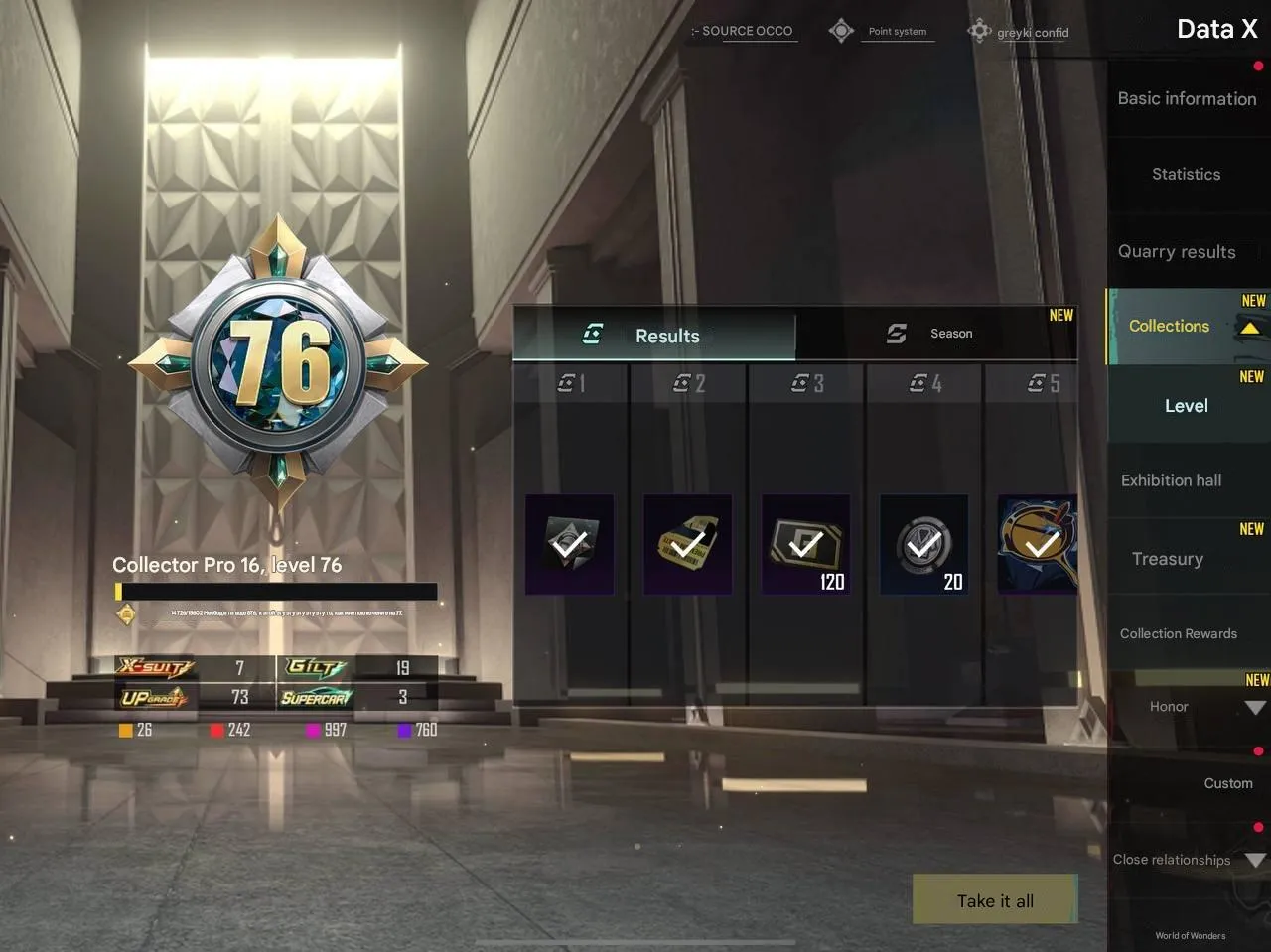Click the greyki confid settings icon
The height and width of the screenshot is (952, 1271).
[979, 30]
